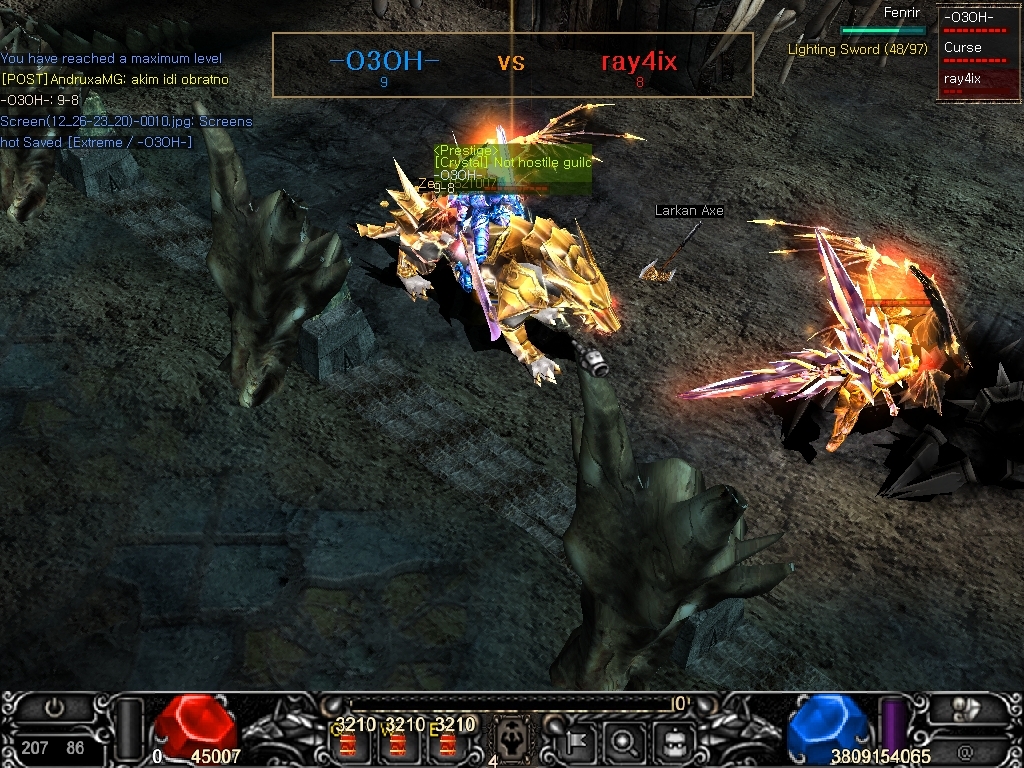
Task: Open the backpack inventory button
Action: [670, 742]
